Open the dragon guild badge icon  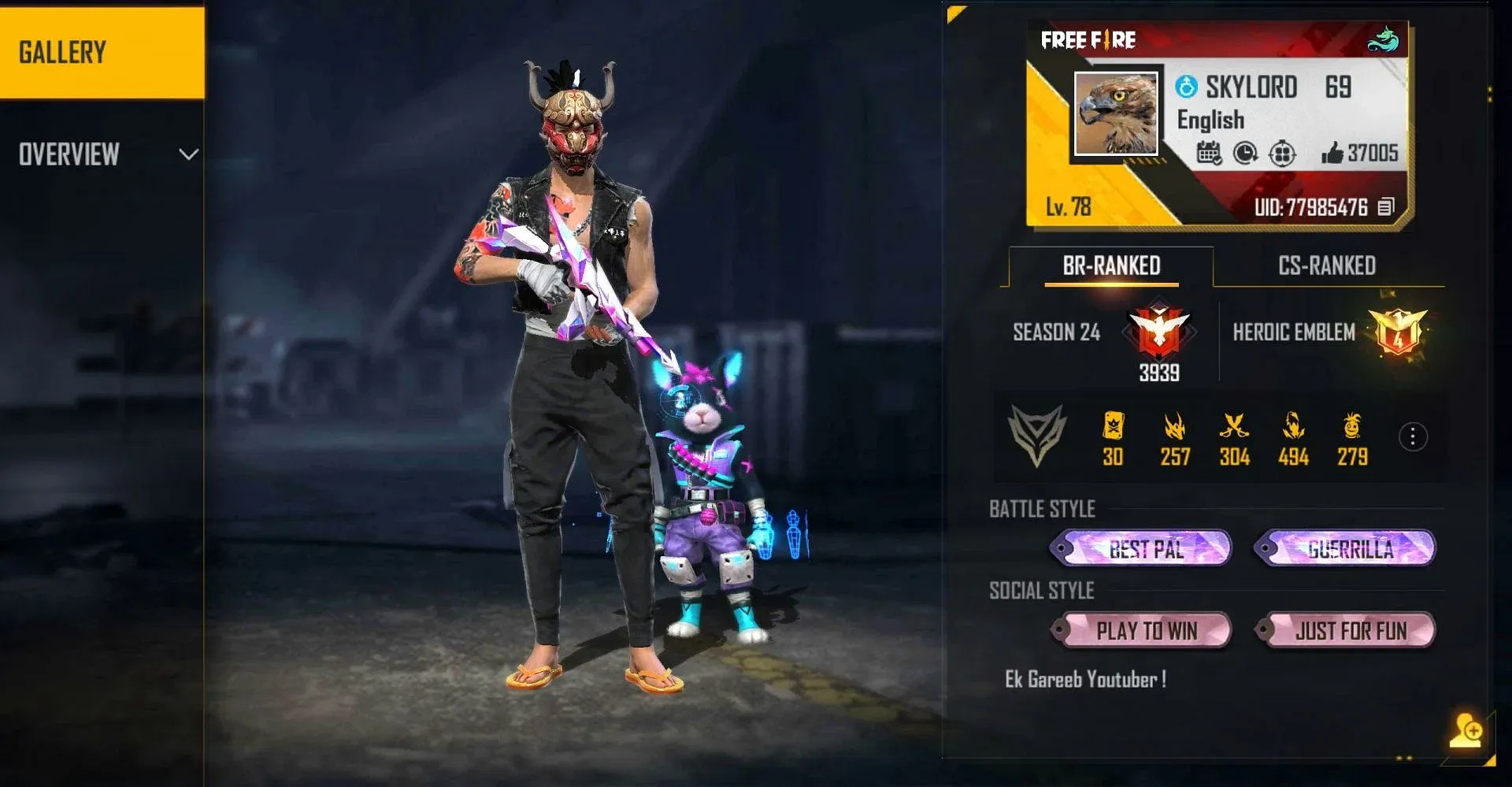[1382, 39]
